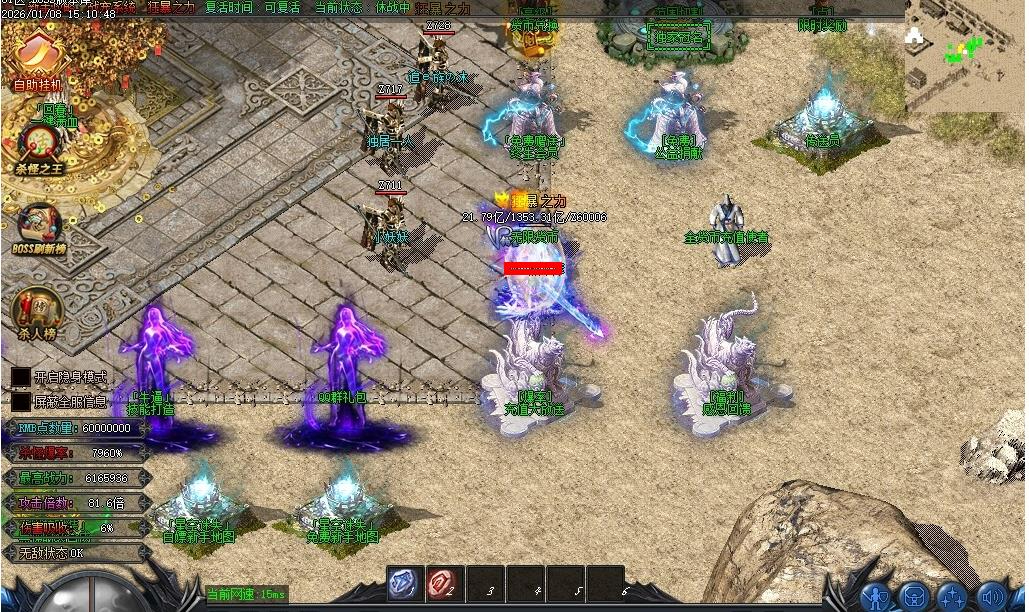The width and height of the screenshot is (1029, 612).
Task: Open the 自助挂机 auto-battle icon
Action: (x=38, y=56)
